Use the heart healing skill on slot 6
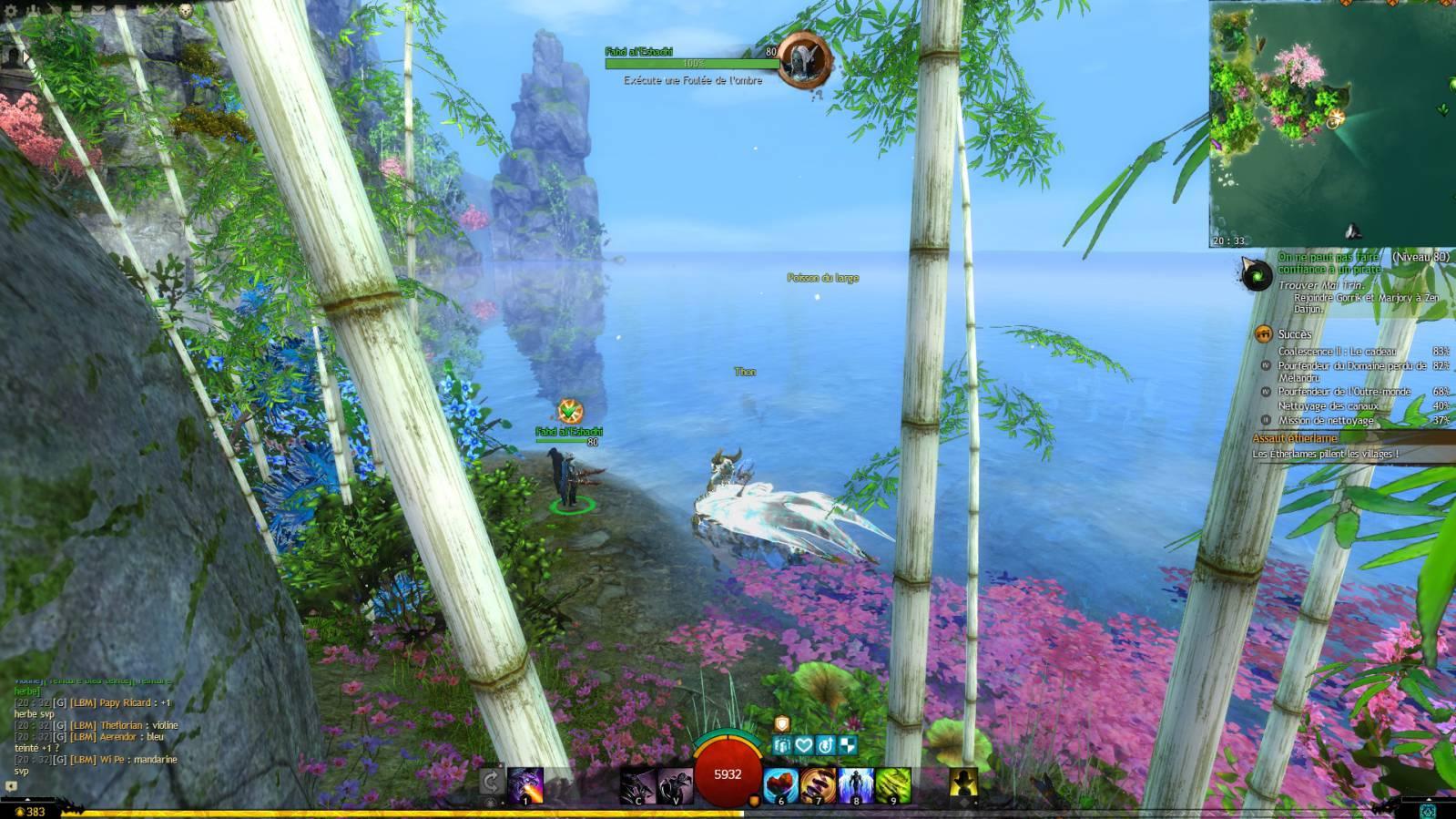The image size is (1456, 819). tap(780, 785)
